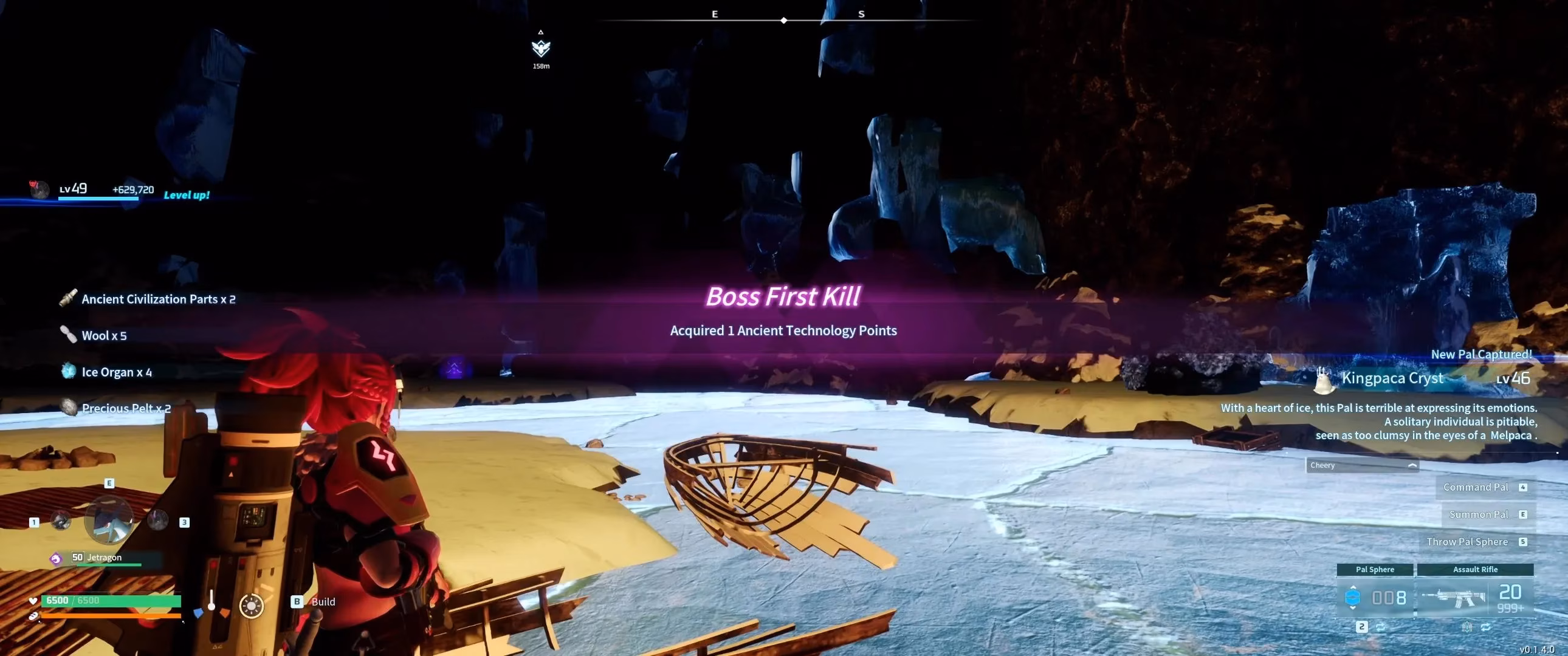Screen dimensions: 1568x656
Task: Open the Build menu label
Action: click(x=323, y=602)
